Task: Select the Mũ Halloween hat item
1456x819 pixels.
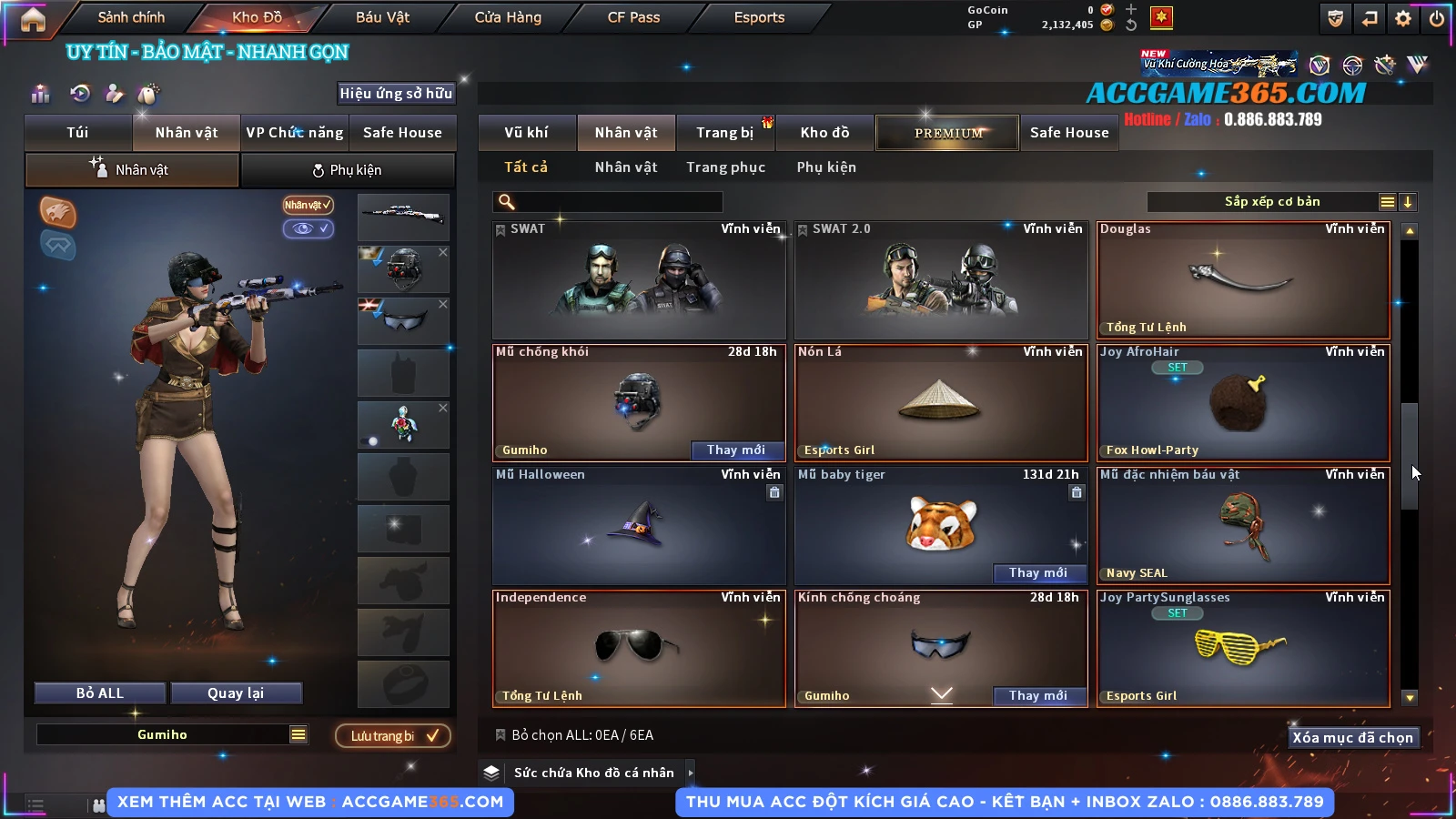Action: [x=638, y=526]
